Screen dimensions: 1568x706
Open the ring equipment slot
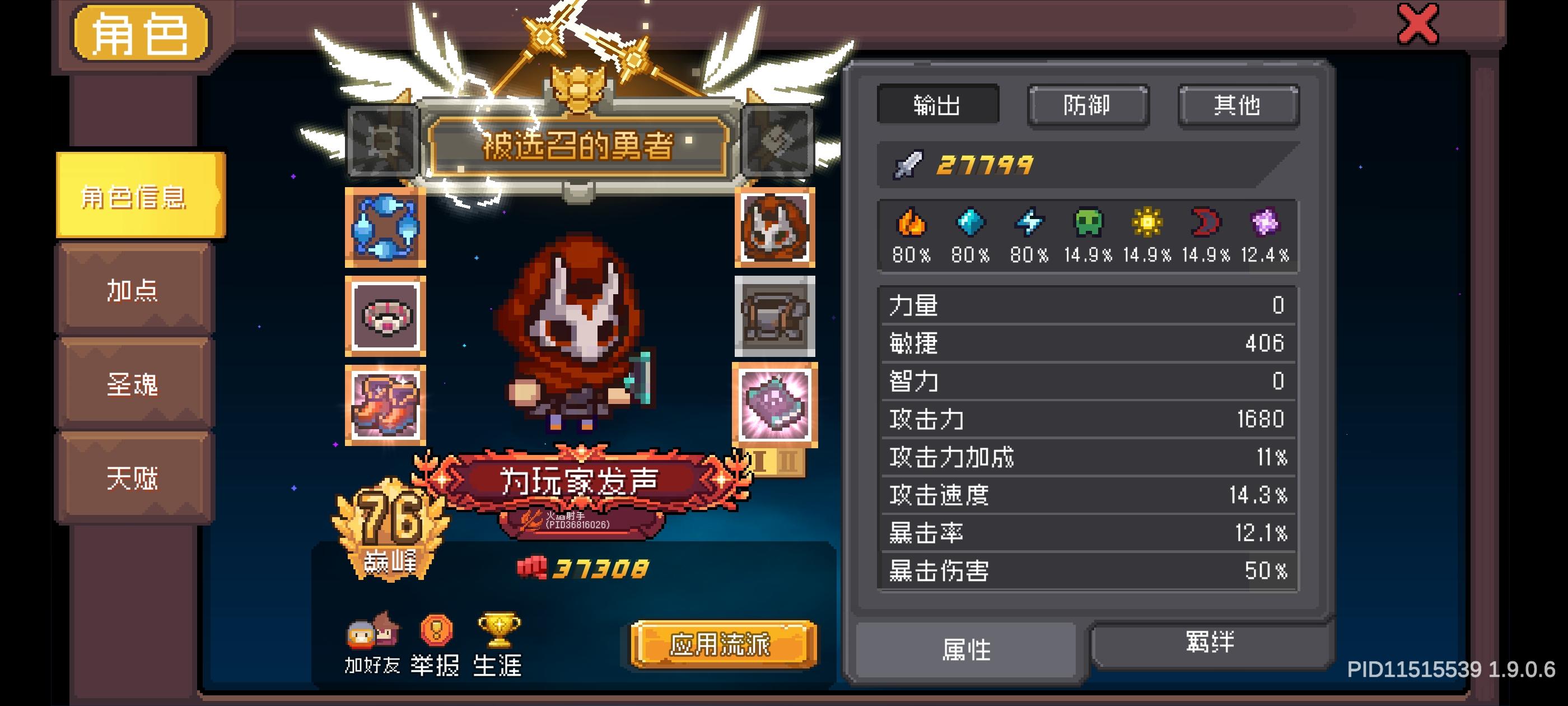tap(385, 317)
